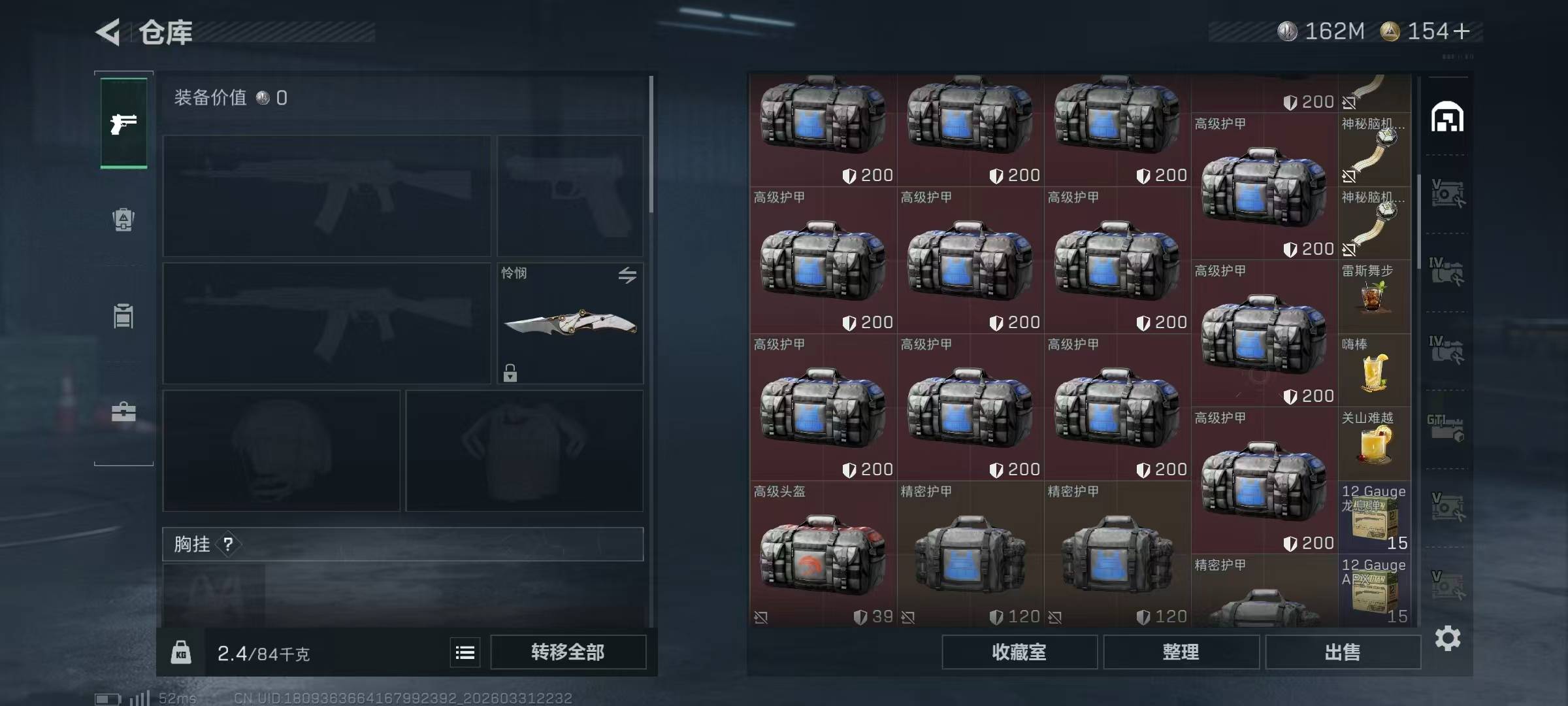Screen dimensions: 1568x706
Task: Select the stash home filter icon
Action: (1447, 118)
